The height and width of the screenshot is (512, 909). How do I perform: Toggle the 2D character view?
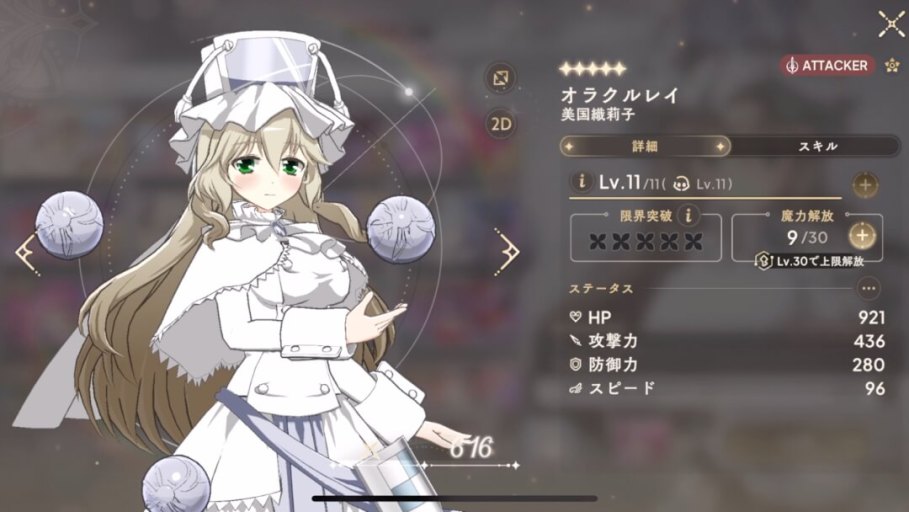pos(500,124)
